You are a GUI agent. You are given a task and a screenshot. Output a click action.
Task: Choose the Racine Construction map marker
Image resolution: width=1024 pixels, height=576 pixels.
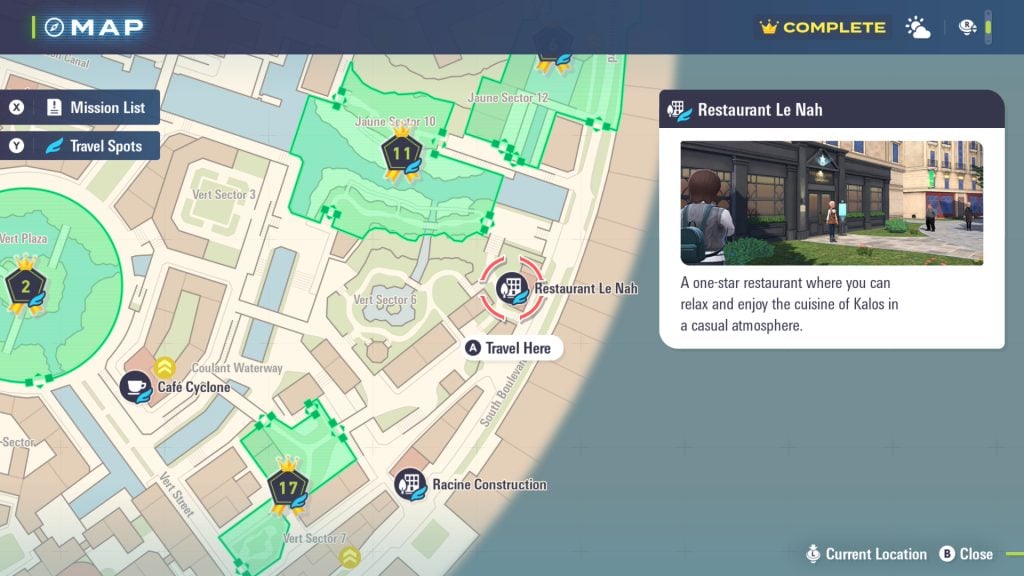410,485
